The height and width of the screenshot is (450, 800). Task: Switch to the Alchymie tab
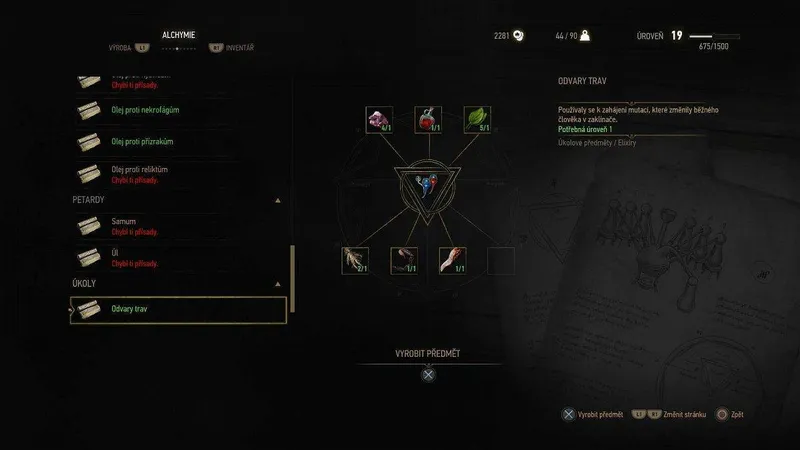(179, 34)
